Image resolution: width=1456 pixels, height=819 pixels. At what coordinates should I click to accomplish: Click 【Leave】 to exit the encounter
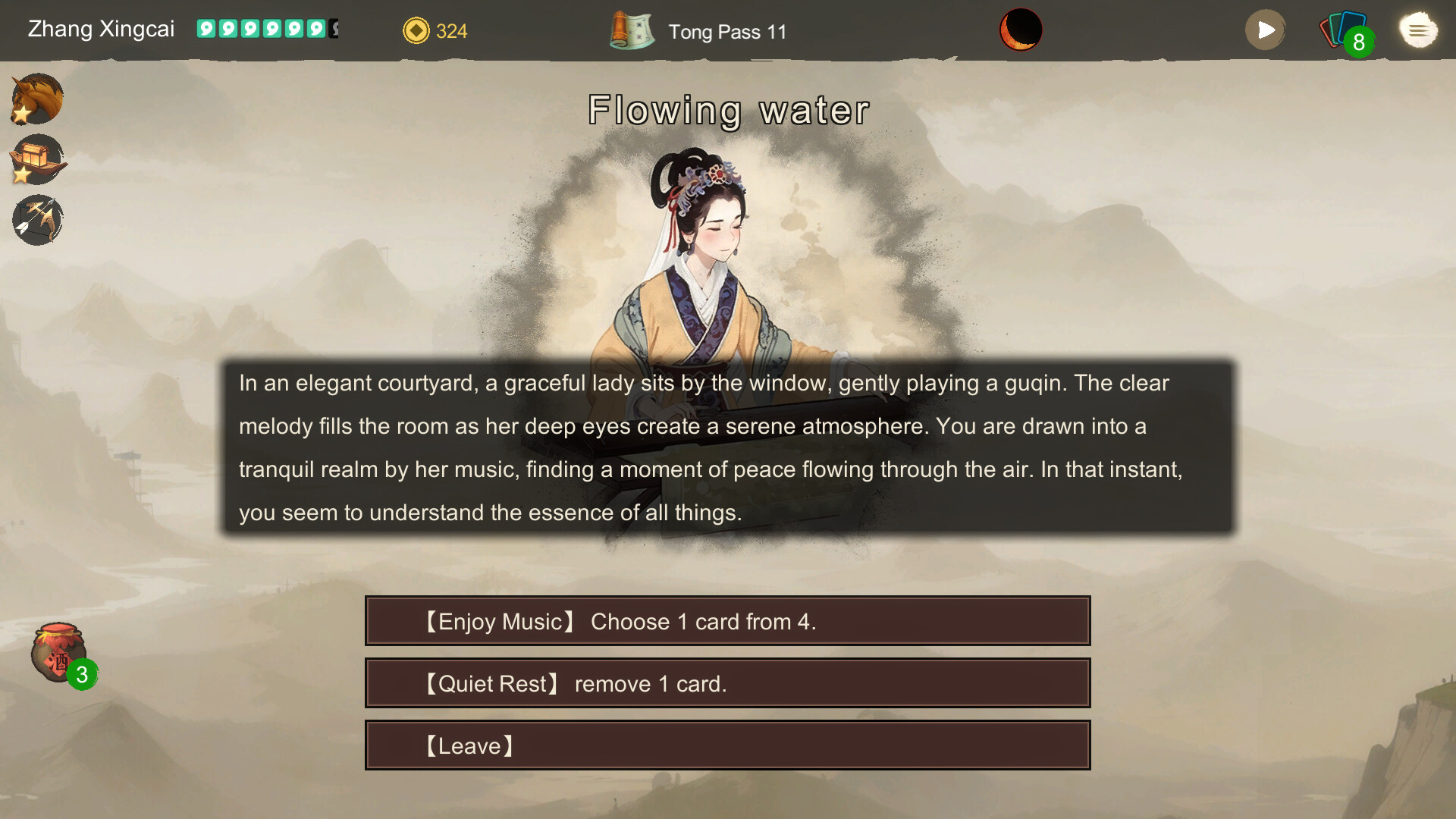point(727,745)
